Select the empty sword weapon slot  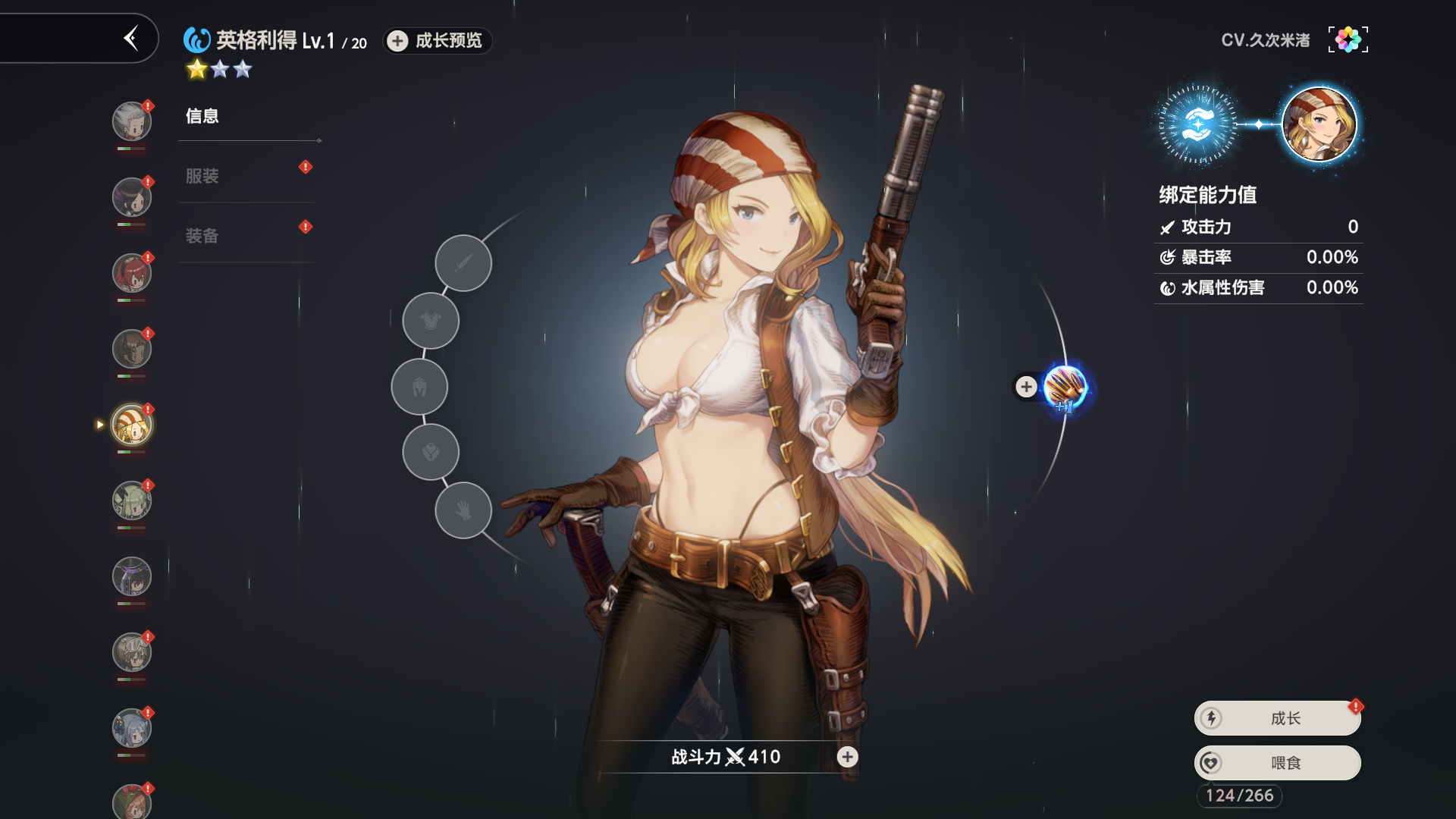pos(463,263)
